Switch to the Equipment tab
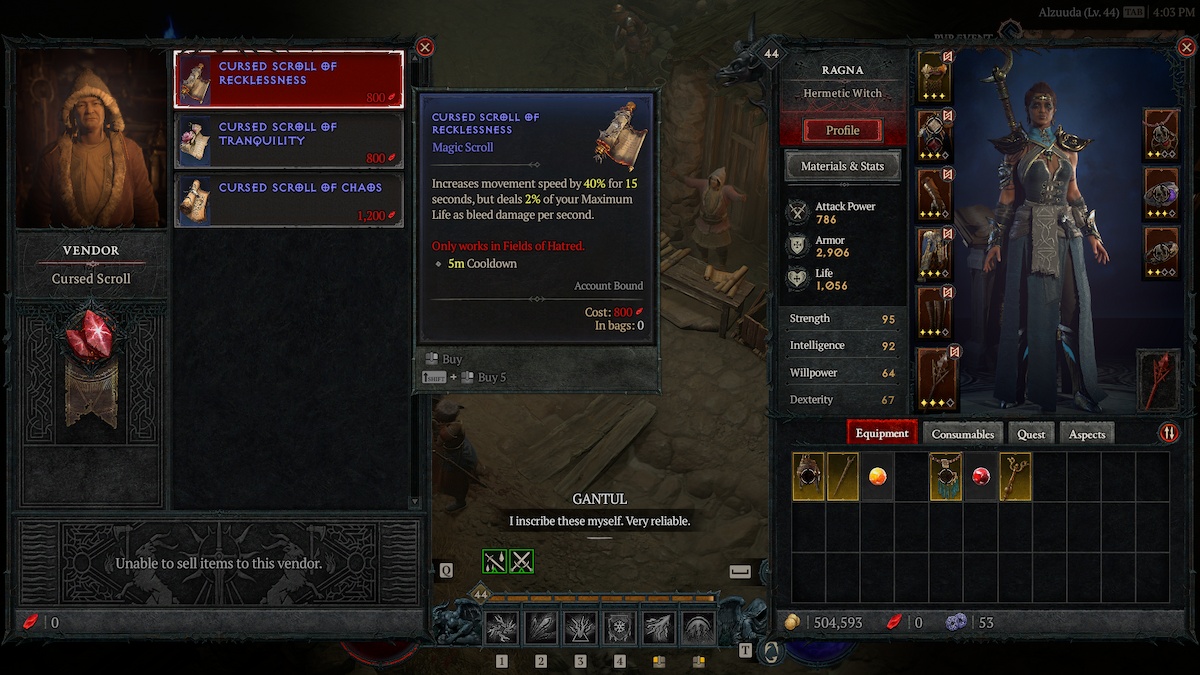The height and width of the screenshot is (675, 1200). coord(882,433)
